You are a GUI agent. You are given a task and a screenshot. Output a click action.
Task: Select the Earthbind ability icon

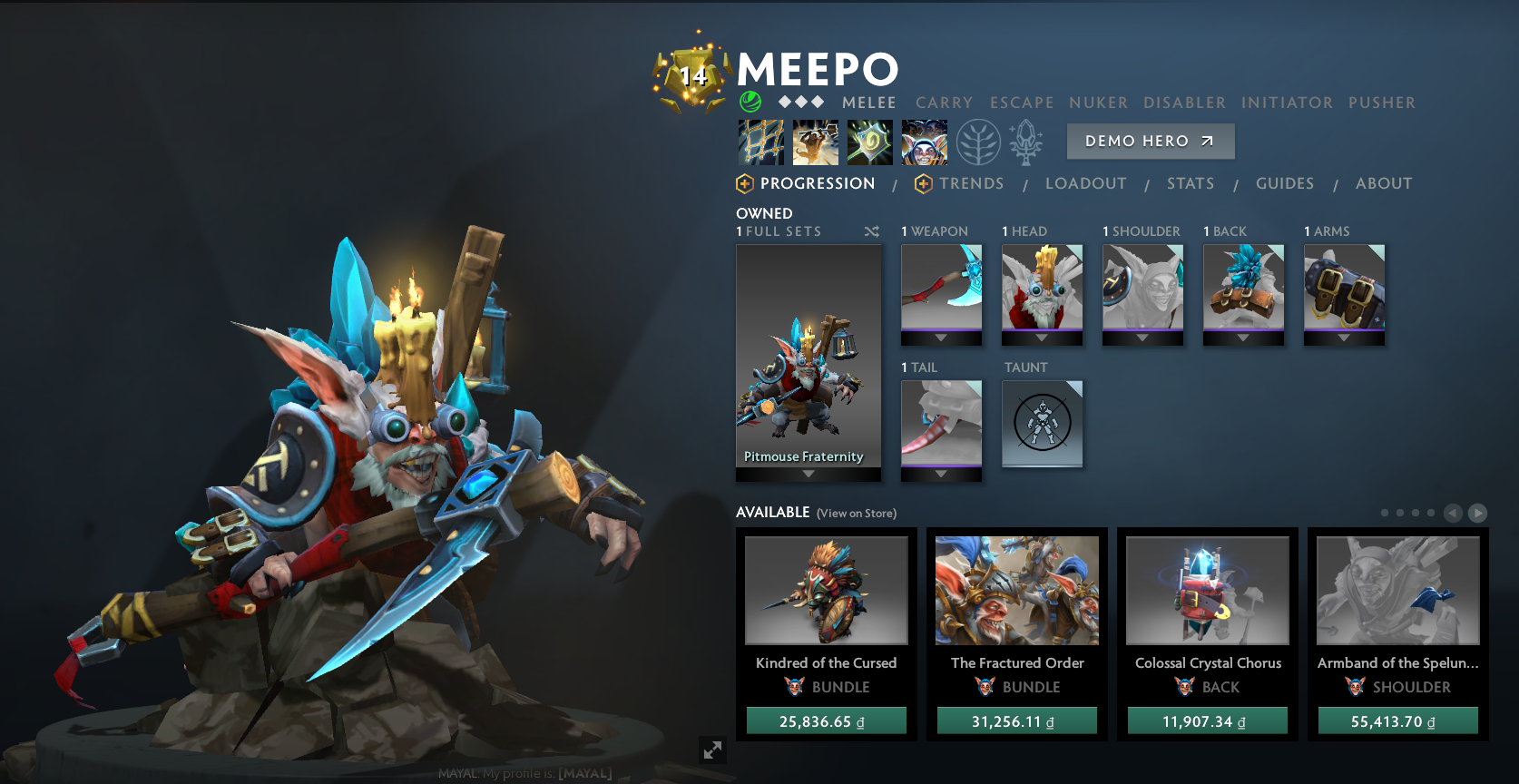click(x=760, y=142)
